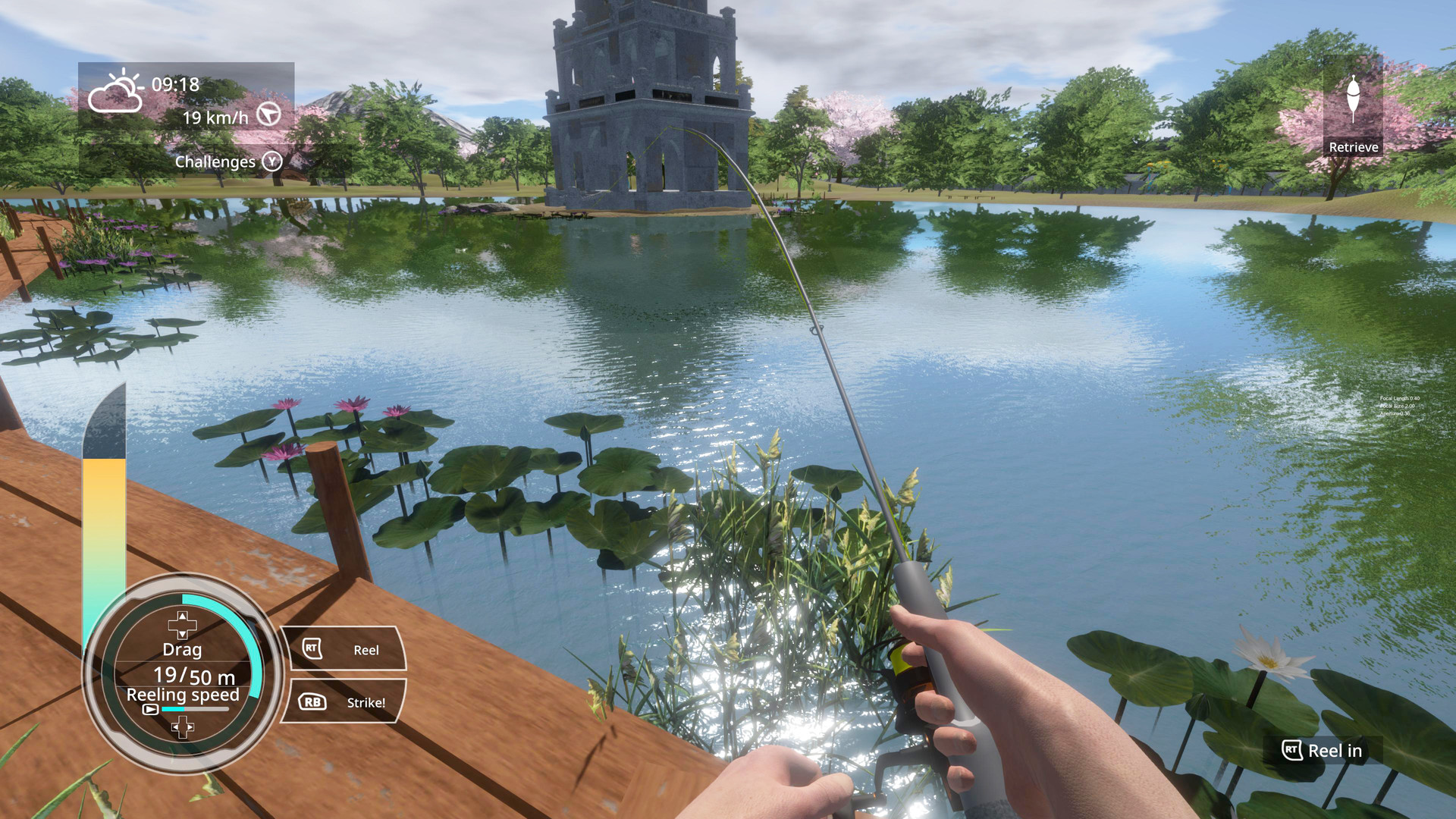Select the 09:18 time display
The image size is (1456, 819).
tap(175, 86)
